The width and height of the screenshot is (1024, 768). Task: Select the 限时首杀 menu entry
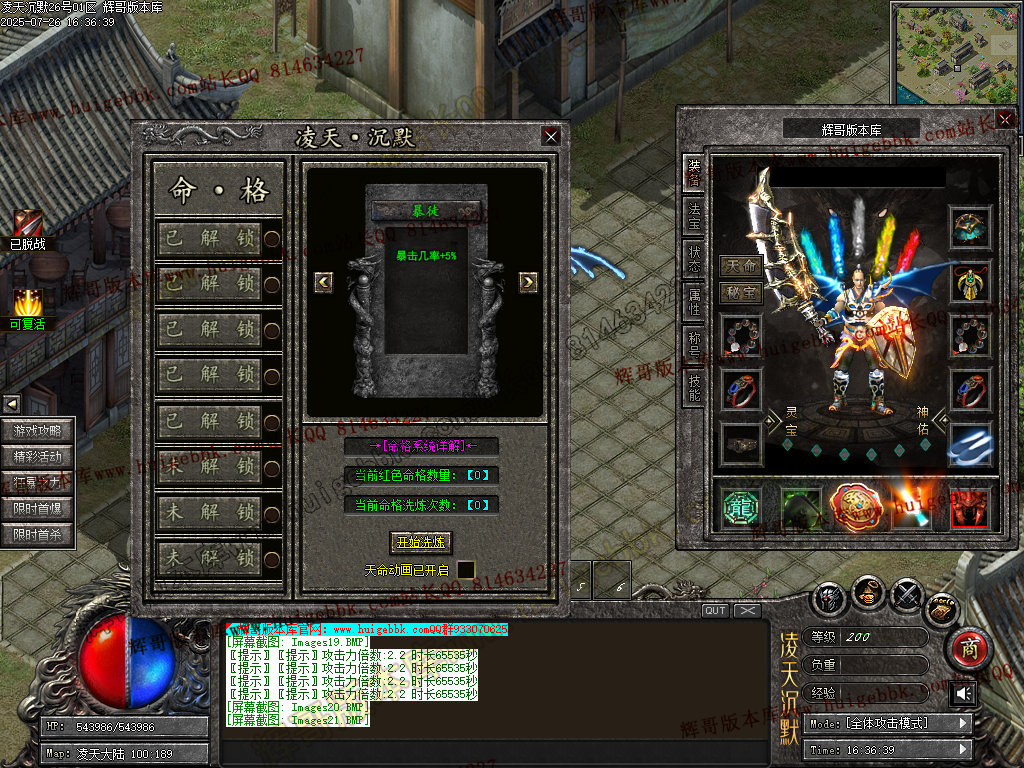(x=38, y=535)
